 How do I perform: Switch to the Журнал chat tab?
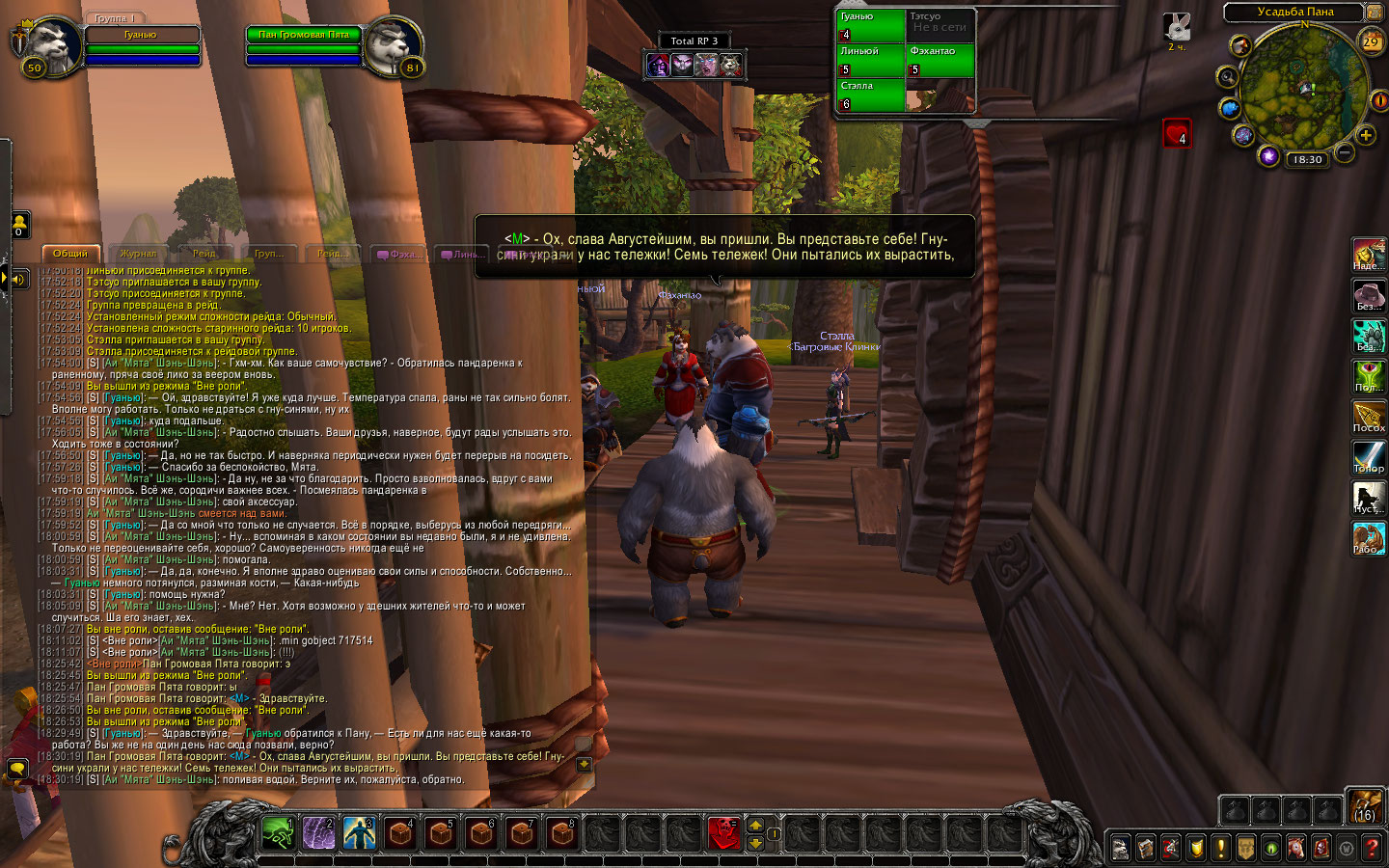(138, 254)
